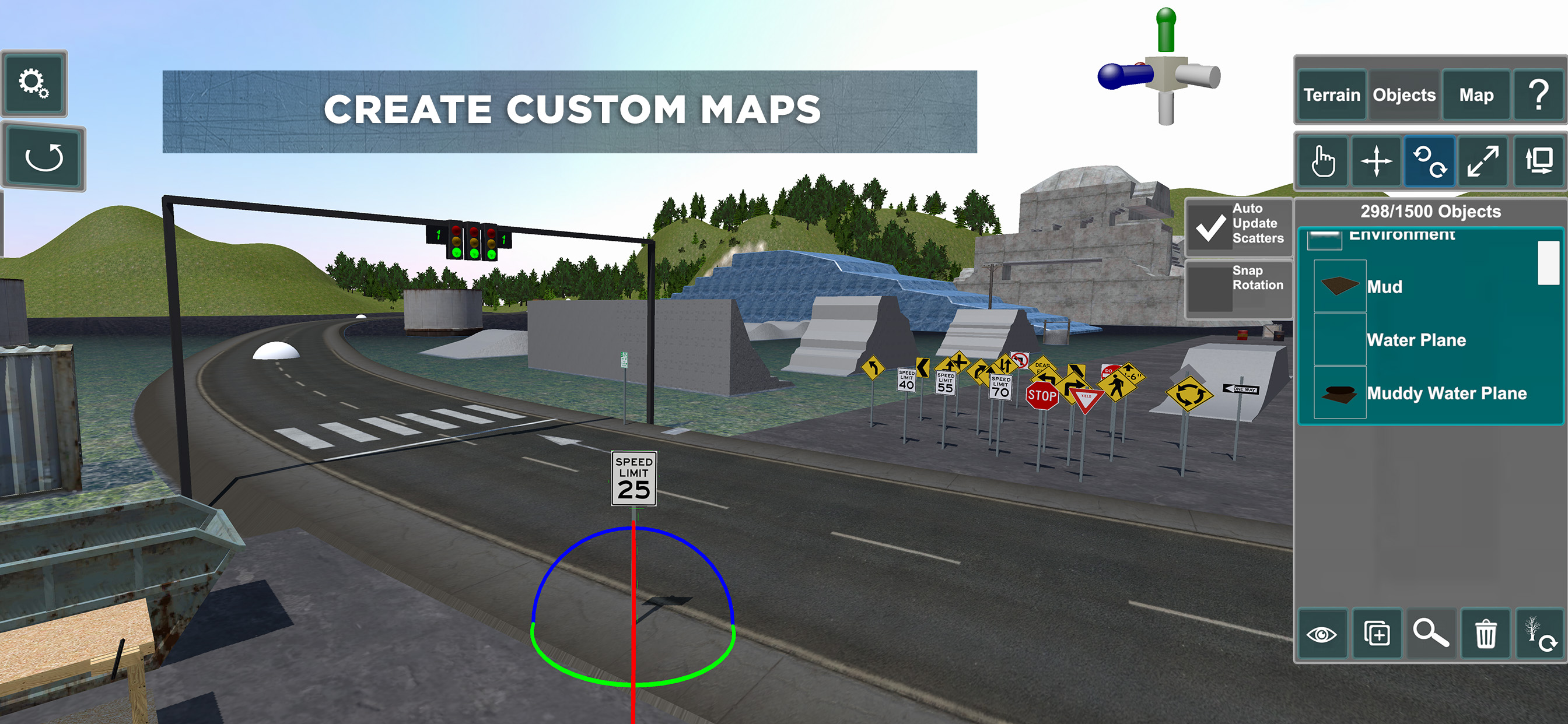Open the magnifying glass search
Image resolution: width=1568 pixels, height=724 pixels.
pos(1430,635)
